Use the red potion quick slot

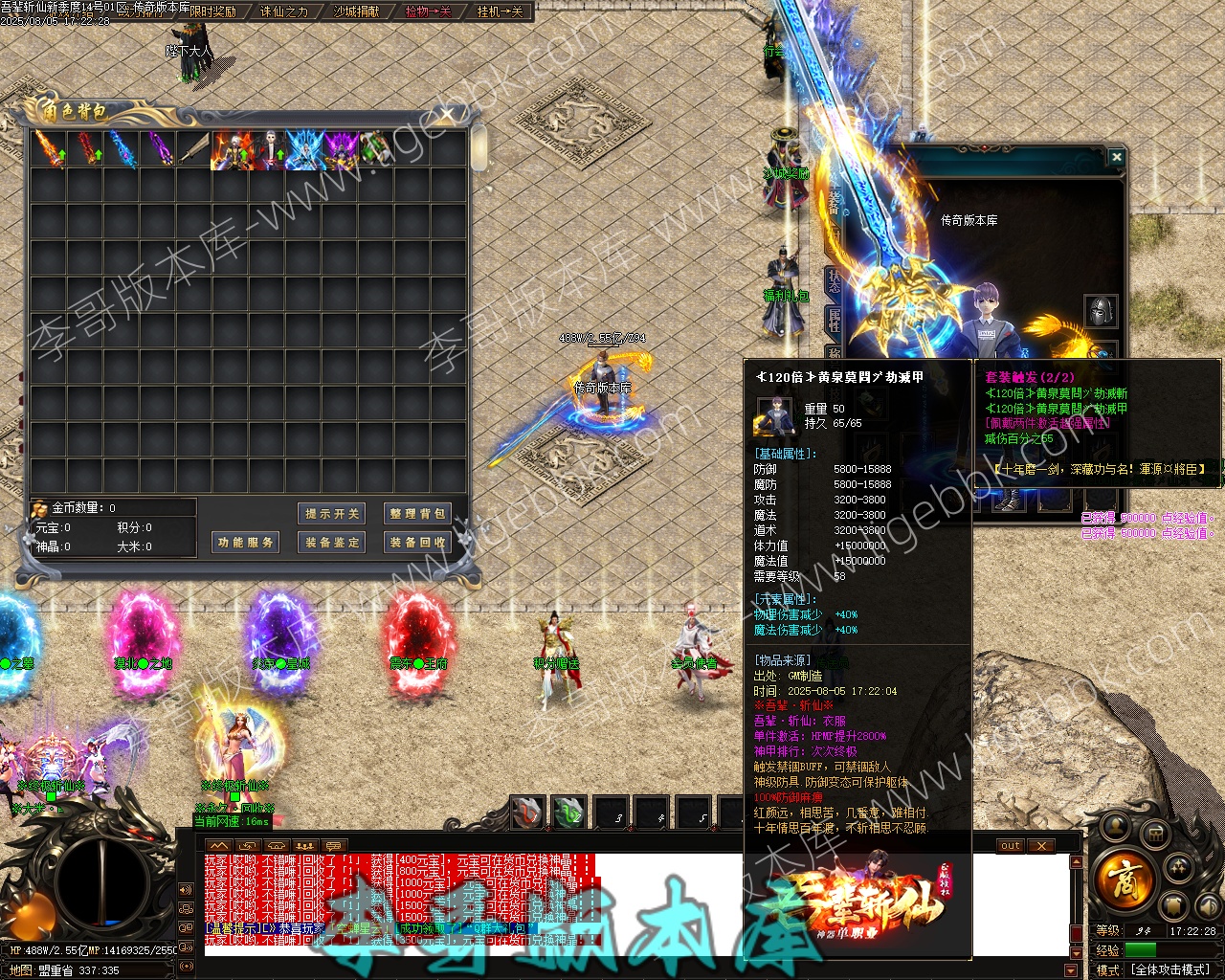pyautogui.click(x=527, y=813)
